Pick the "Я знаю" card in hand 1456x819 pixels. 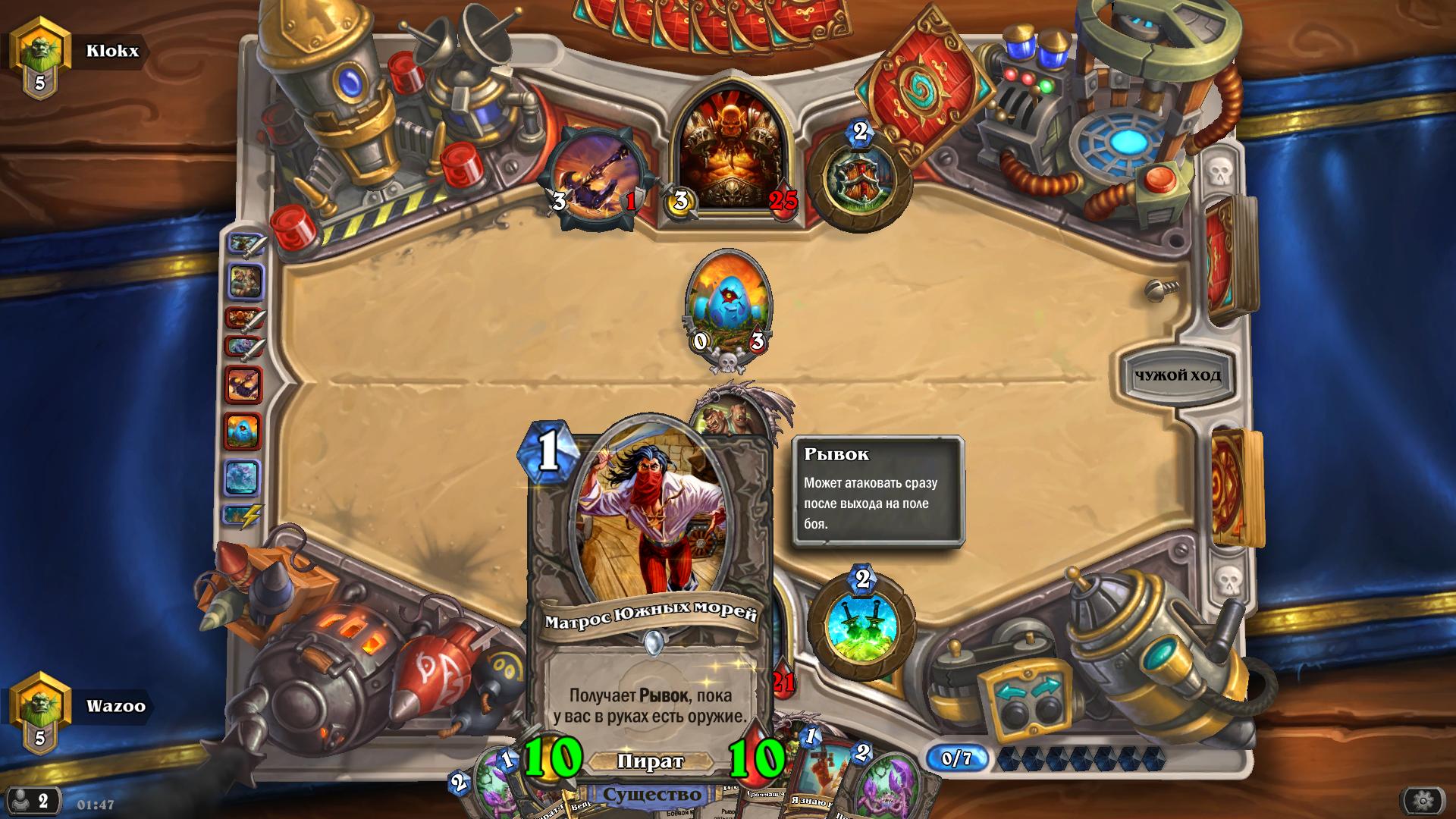tap(819, 781)
